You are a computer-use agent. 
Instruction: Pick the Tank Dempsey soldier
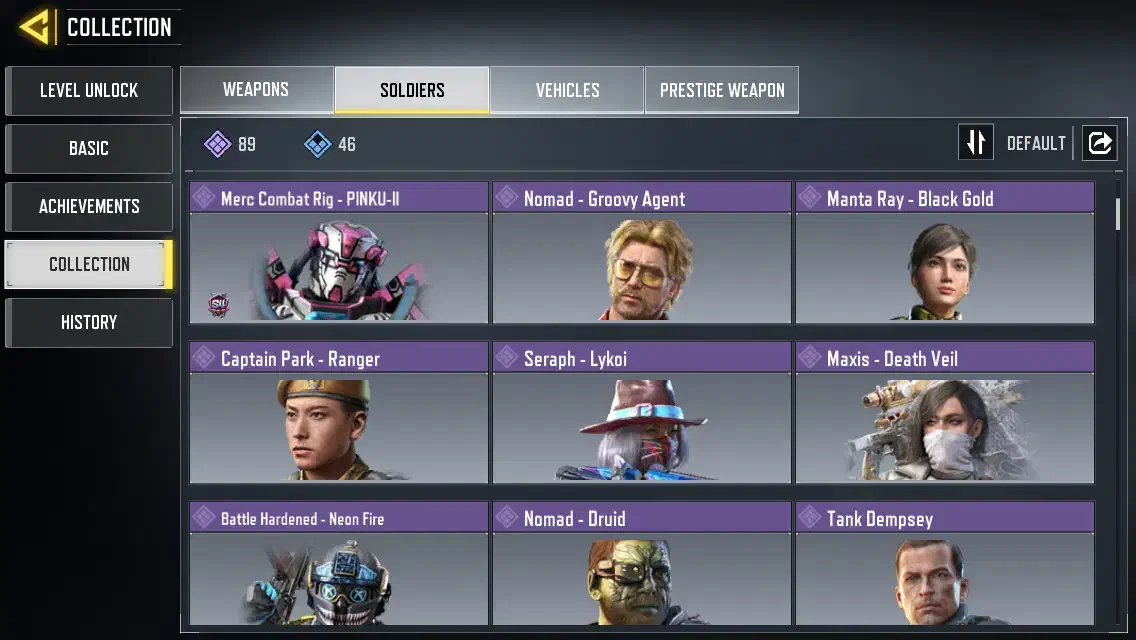pos(945,565)
